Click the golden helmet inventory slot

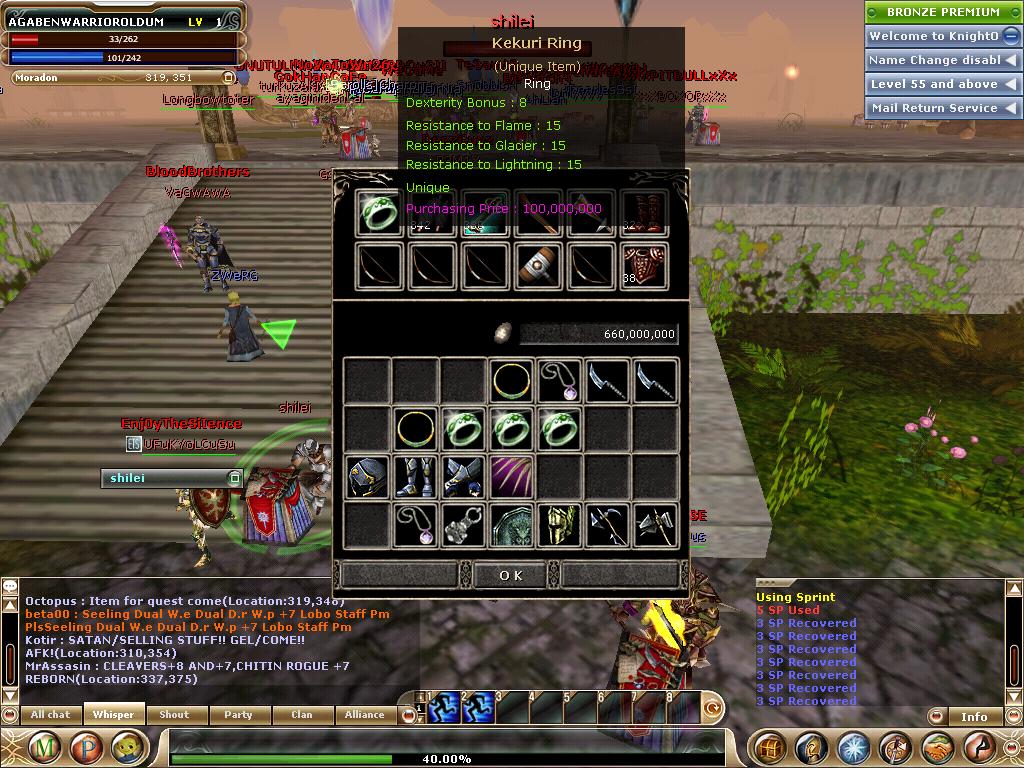(560, 525)
